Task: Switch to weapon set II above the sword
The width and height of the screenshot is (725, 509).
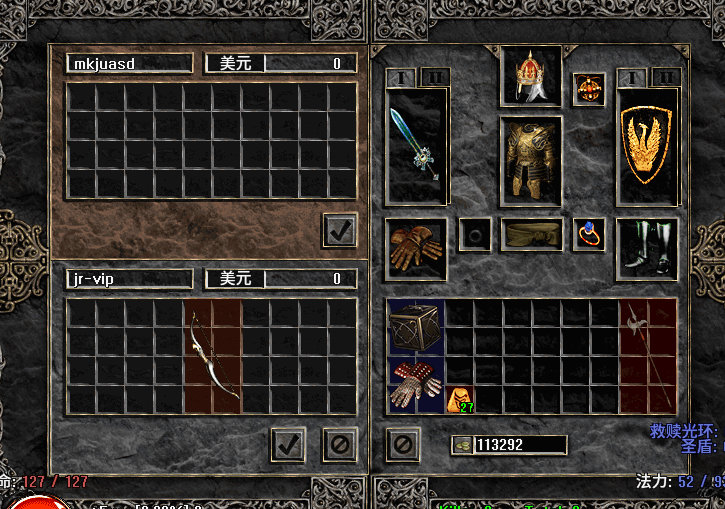Action: [x=434, y=77]
